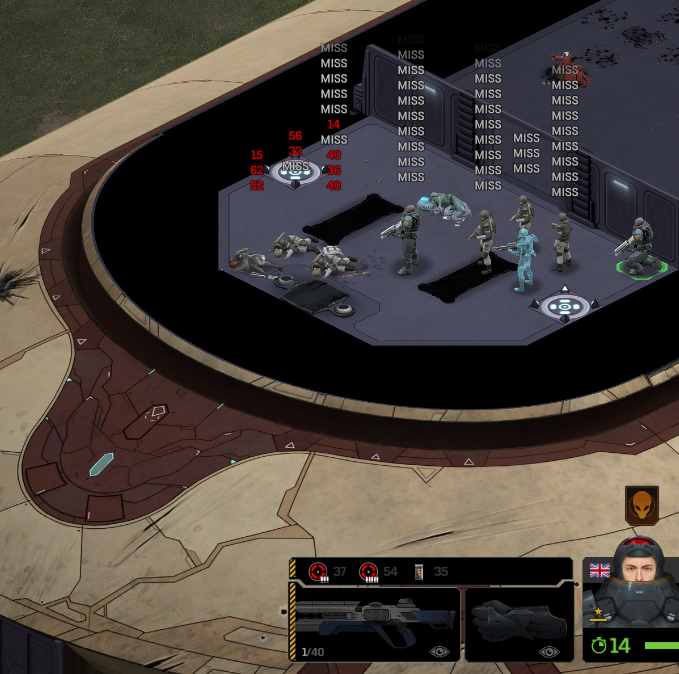Select the reload magazine action costing 35
679x674 pixels.
(x=419, y=572)
